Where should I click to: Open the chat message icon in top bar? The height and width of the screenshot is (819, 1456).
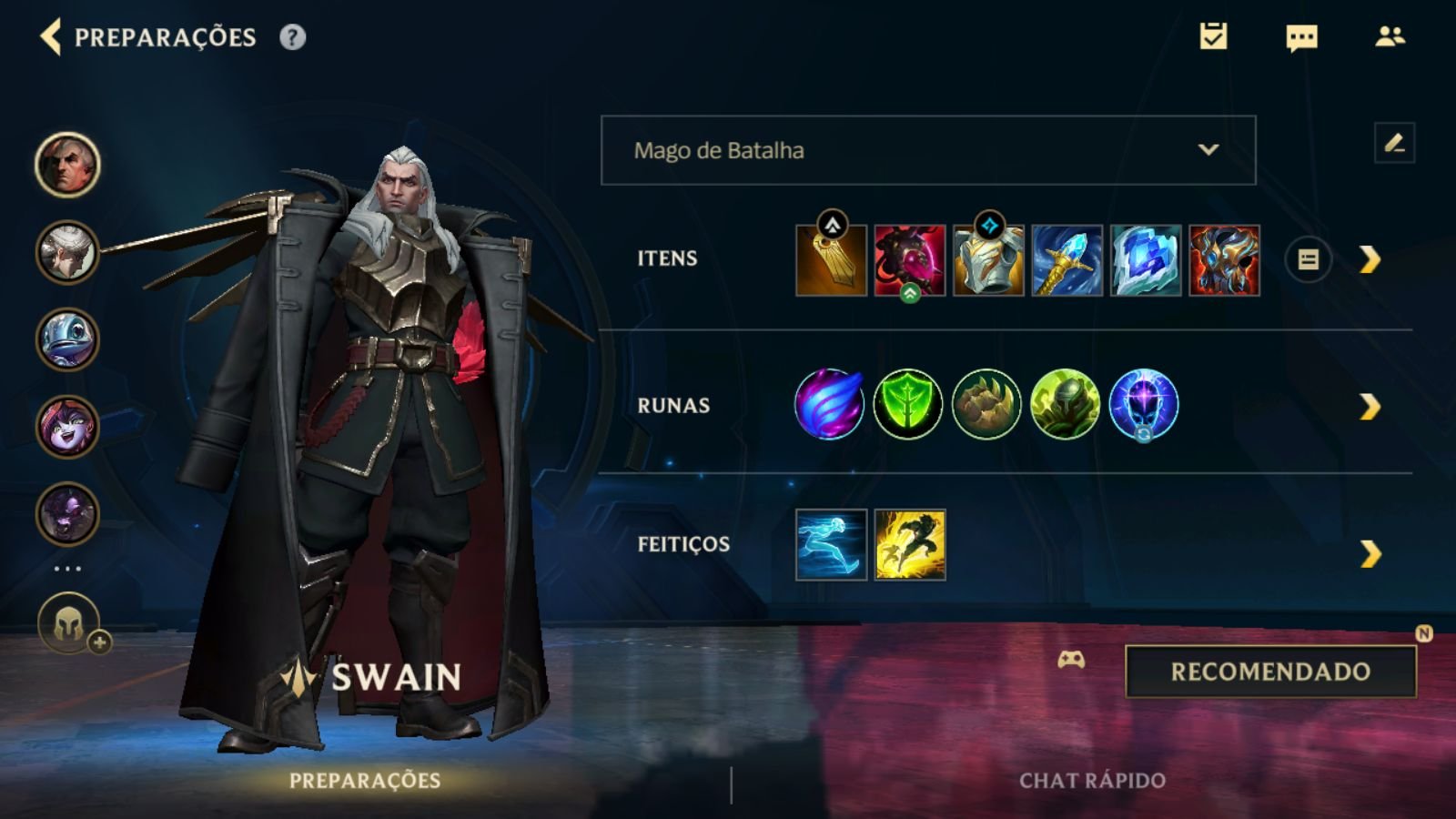click(x=1301, y=38)
